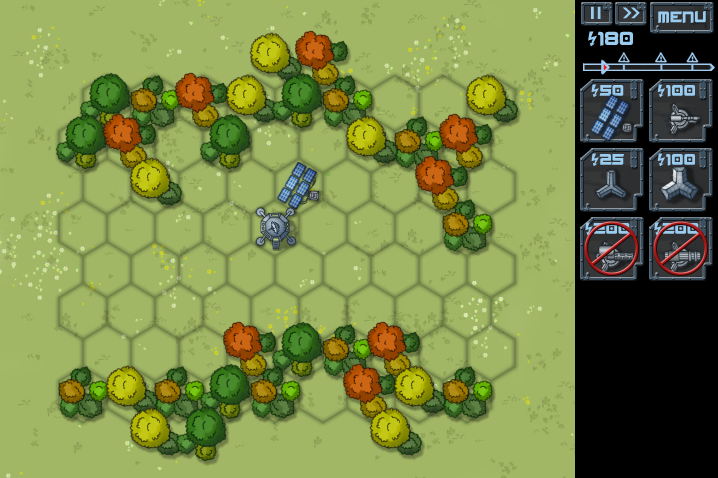Select the 100-energy large tri-block piece
The height and width of the screenshot is (478, 718).
[680, 180]
